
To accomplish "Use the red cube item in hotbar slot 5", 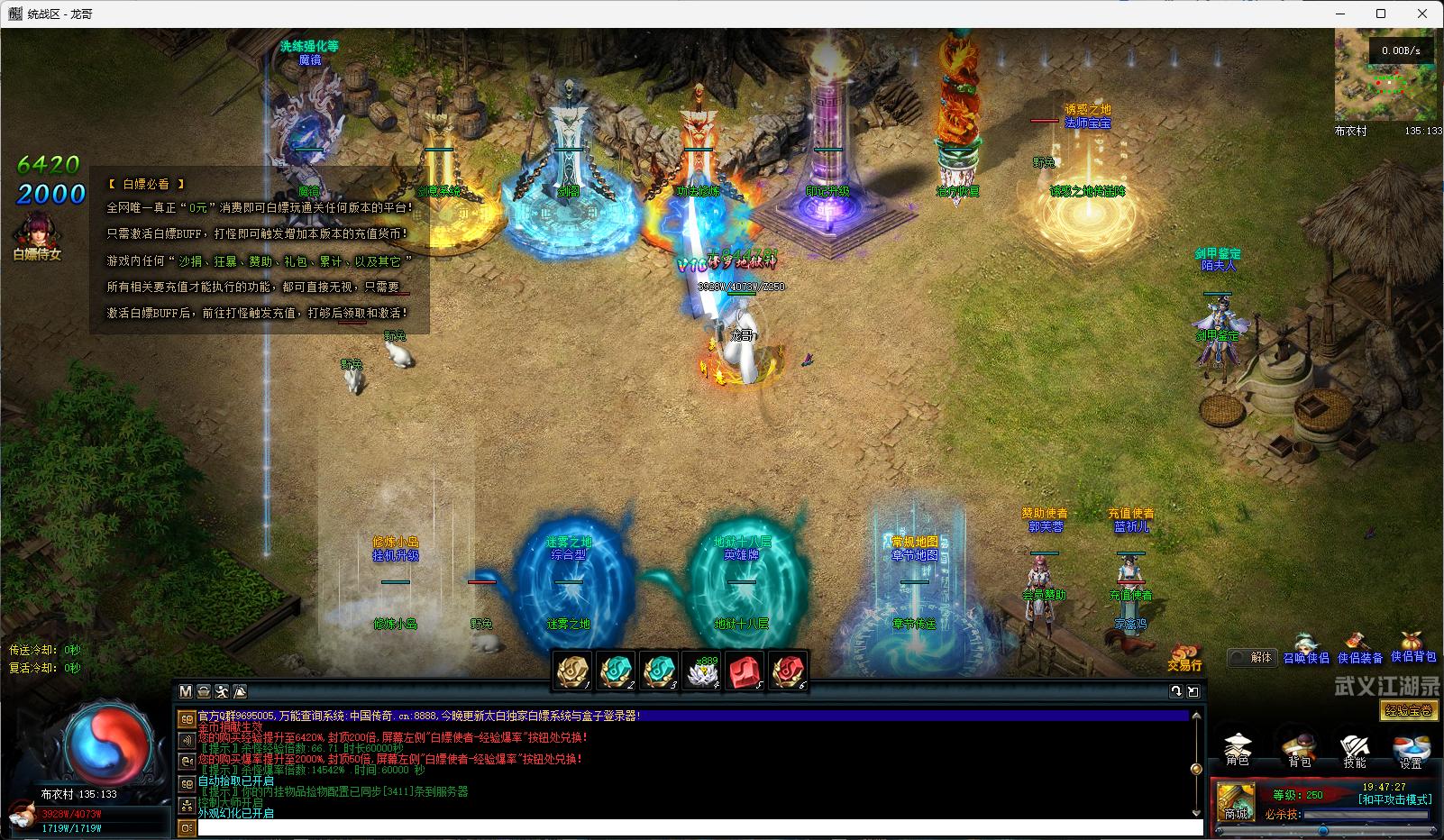I will (745, 671).
